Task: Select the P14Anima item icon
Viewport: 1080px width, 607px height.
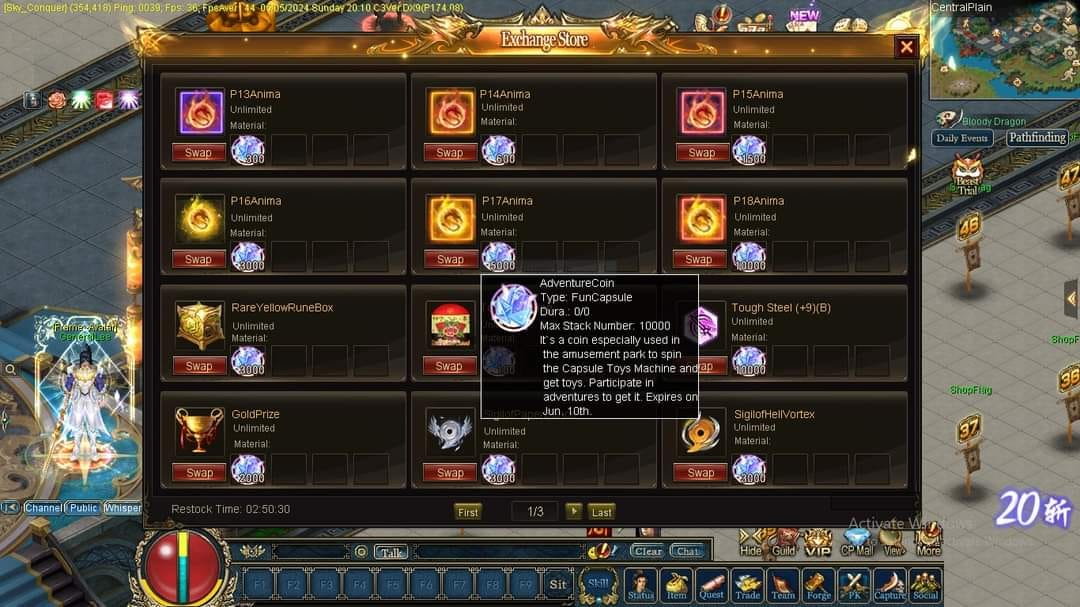Action: 450,111
